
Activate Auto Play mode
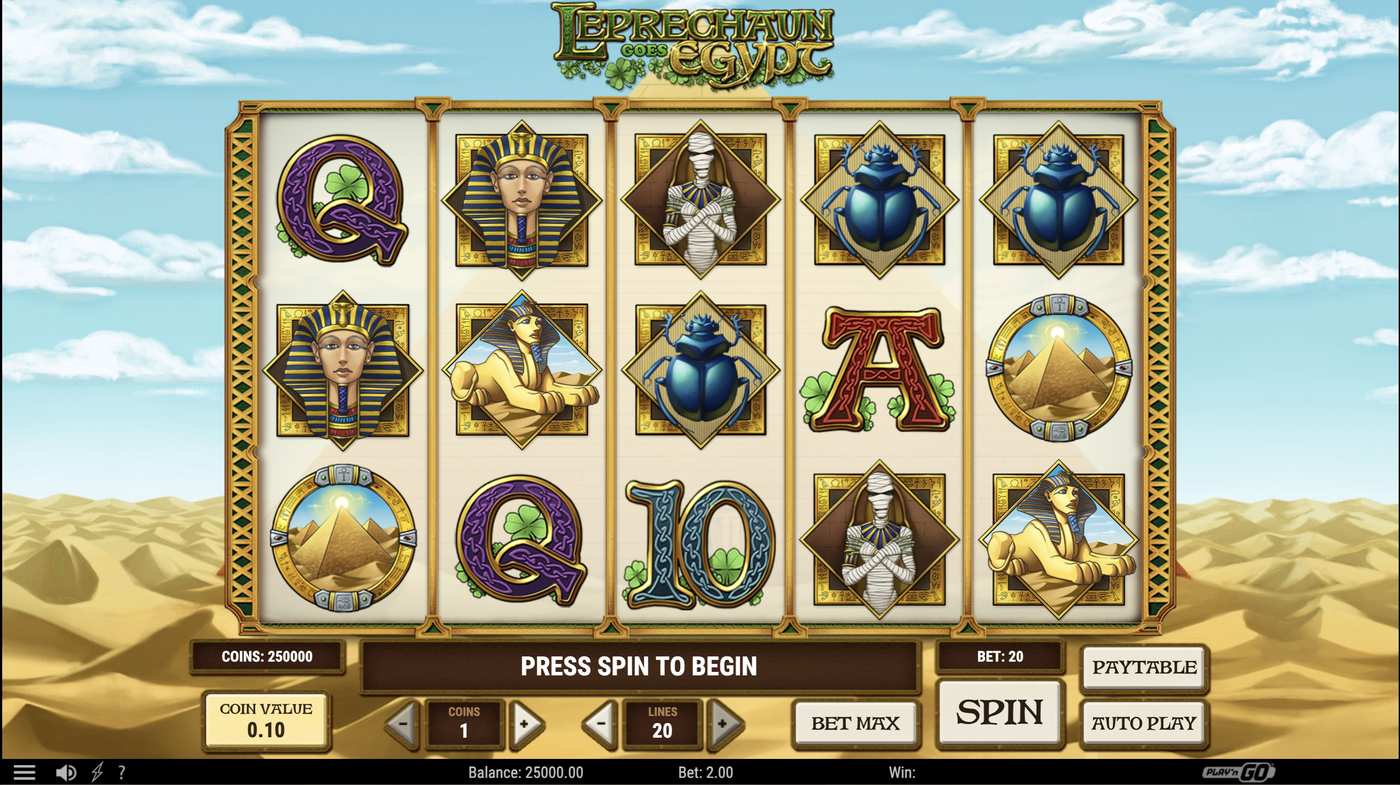1143,722
